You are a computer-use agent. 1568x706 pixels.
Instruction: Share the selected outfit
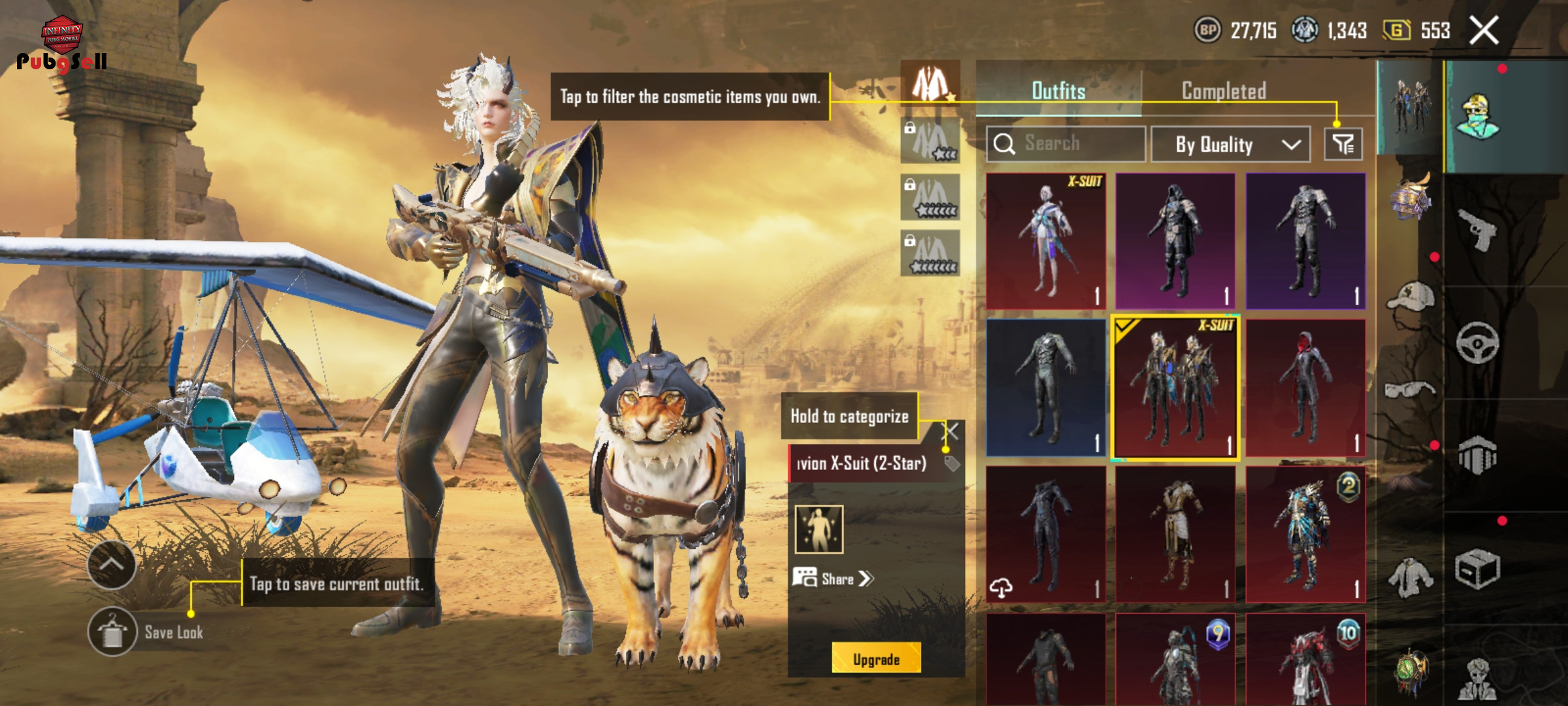pyautogui.click(x=834, y=579)
